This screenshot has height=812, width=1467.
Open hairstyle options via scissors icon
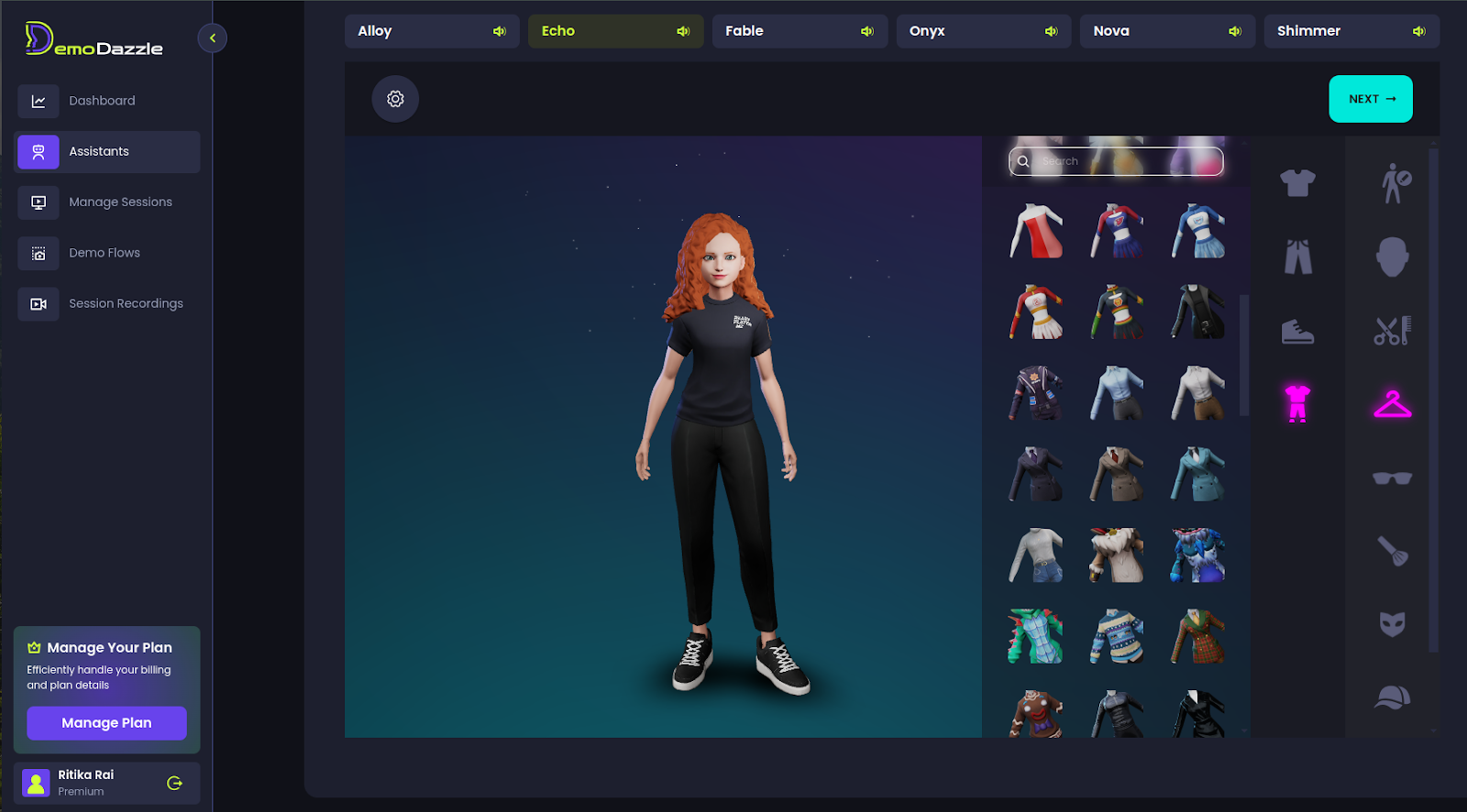pos(1392,332)
